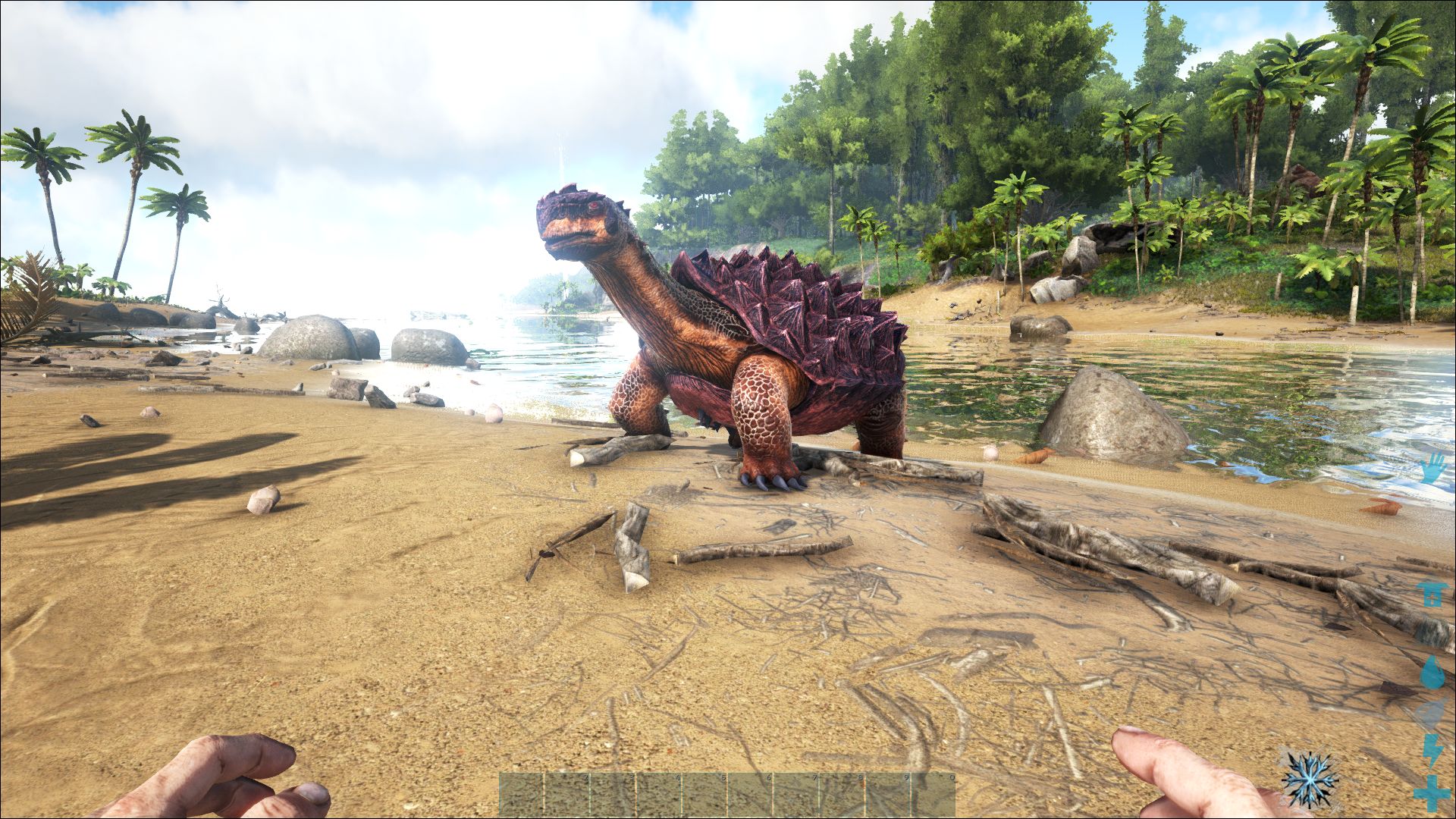This screenshot has height=819, width=1456.
Task: Click the snowflake cold status icon
Action: coord(1309,779)
